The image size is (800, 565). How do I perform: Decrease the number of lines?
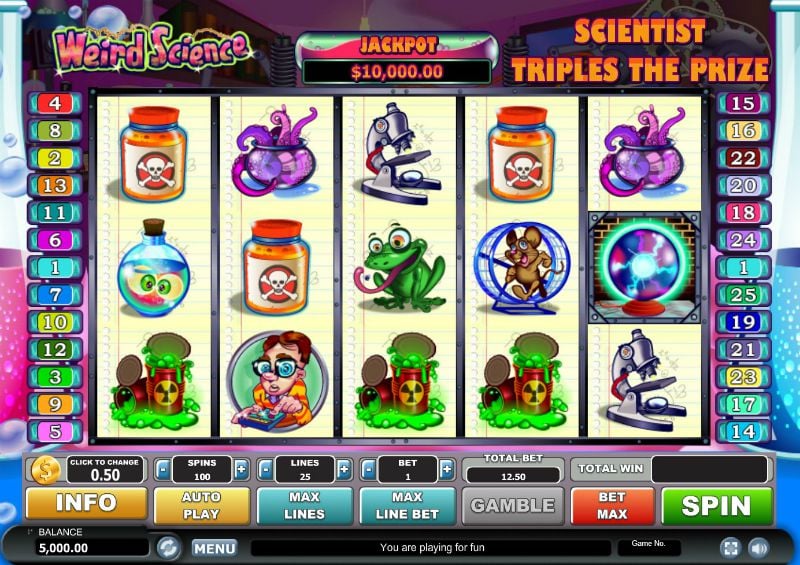(265, 469)
